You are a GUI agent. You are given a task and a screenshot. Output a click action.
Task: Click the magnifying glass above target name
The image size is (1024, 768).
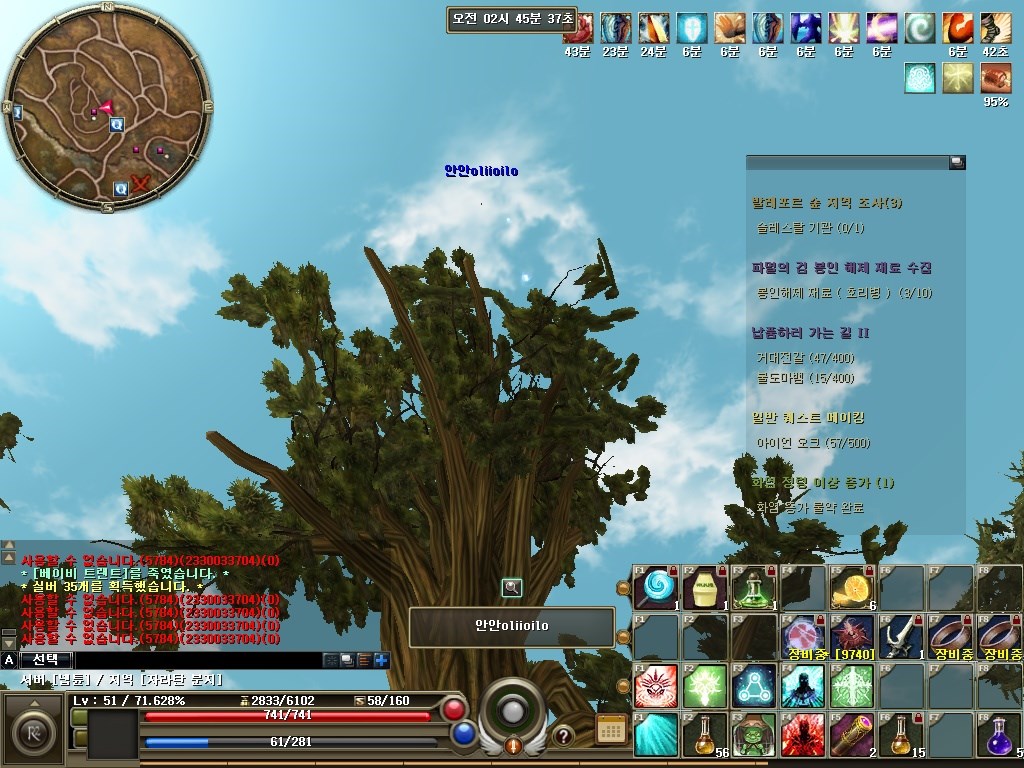click(512, 588)
